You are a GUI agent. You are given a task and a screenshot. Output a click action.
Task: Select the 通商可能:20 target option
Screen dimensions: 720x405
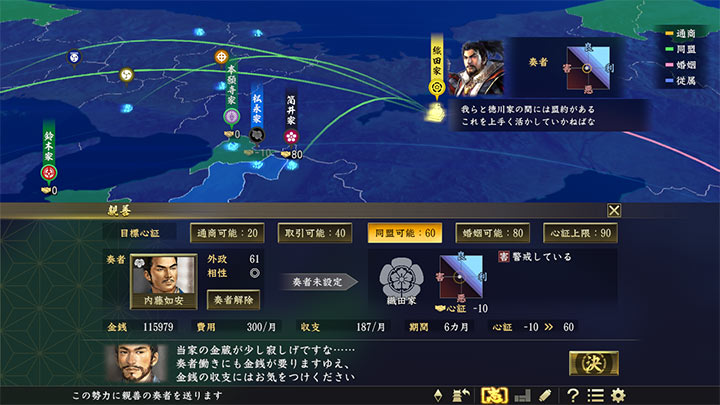(x=229, y=233)
